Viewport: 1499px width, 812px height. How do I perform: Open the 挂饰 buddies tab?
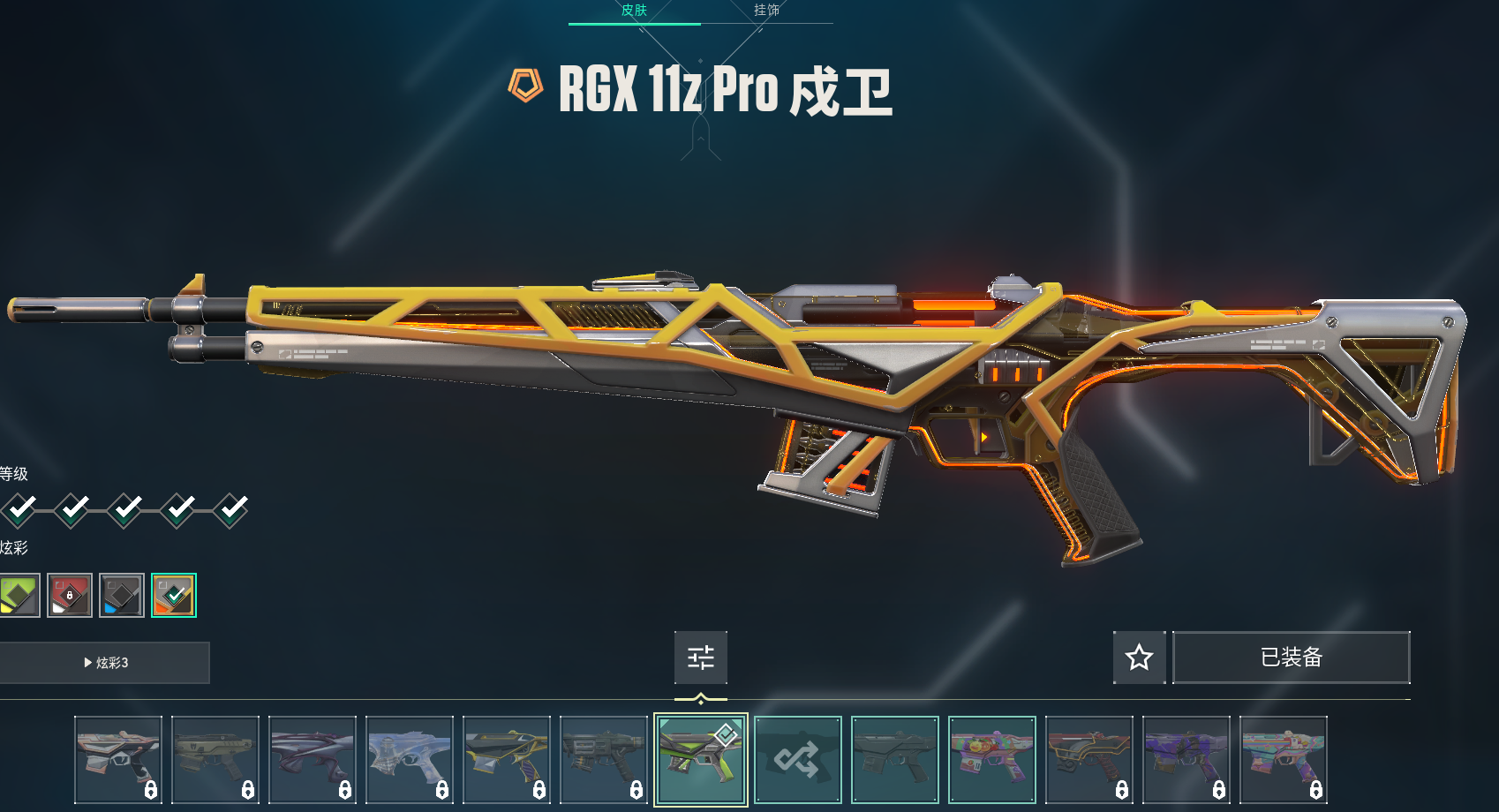pos(766,11)
